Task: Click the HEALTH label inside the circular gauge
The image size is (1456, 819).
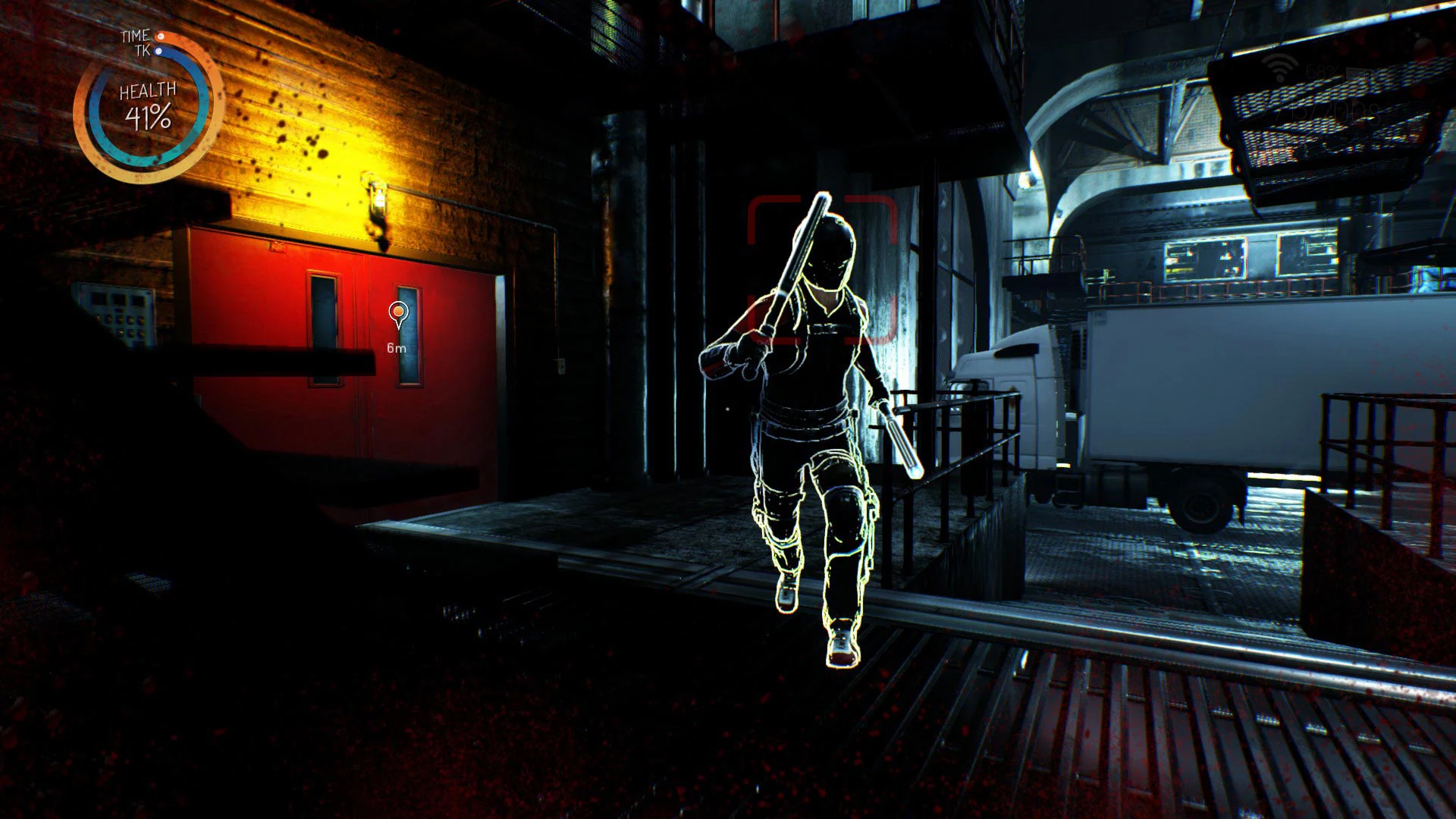Action: pos(148,89)
